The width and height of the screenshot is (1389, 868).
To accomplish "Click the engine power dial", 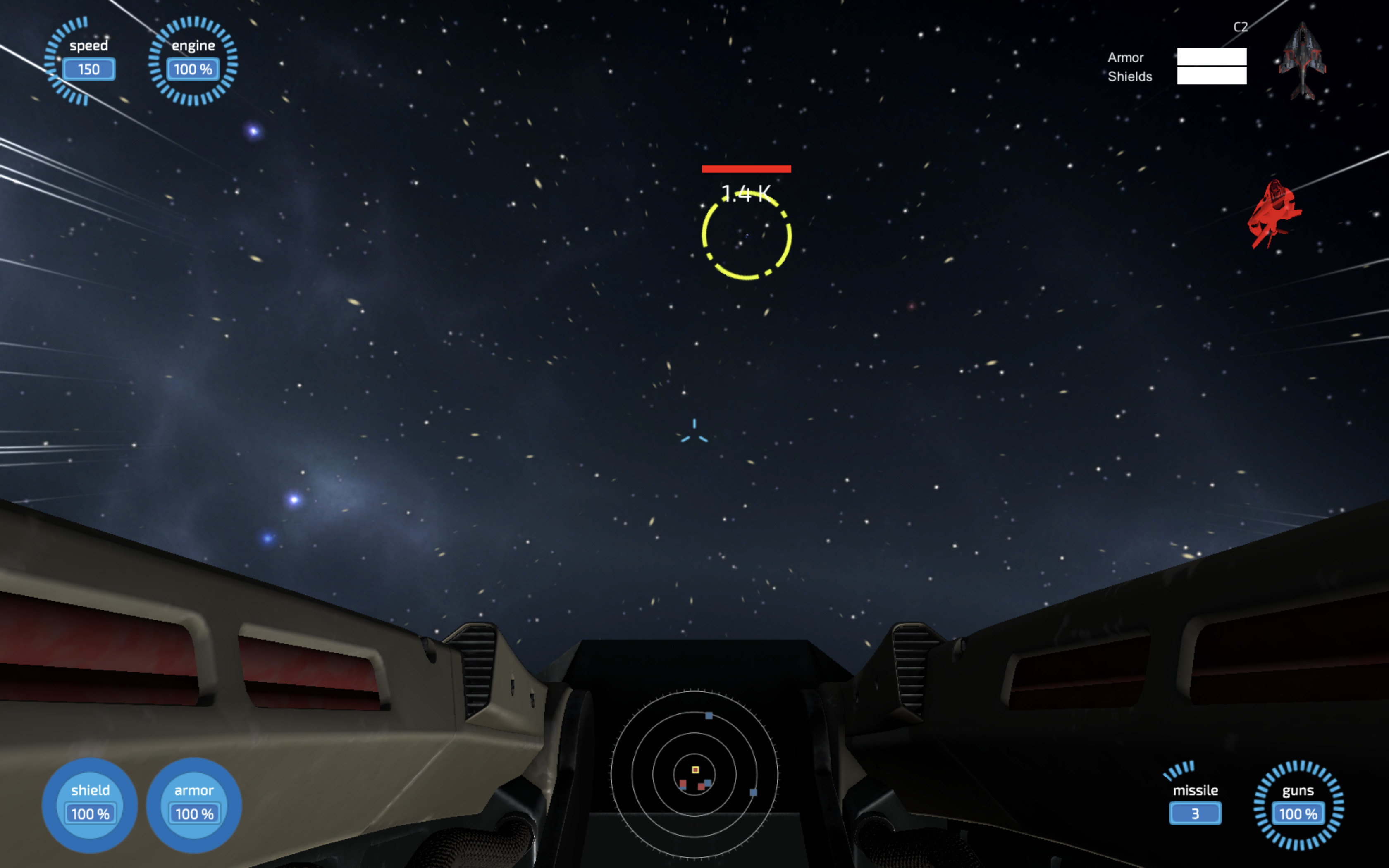I will (x=193, y=60).
